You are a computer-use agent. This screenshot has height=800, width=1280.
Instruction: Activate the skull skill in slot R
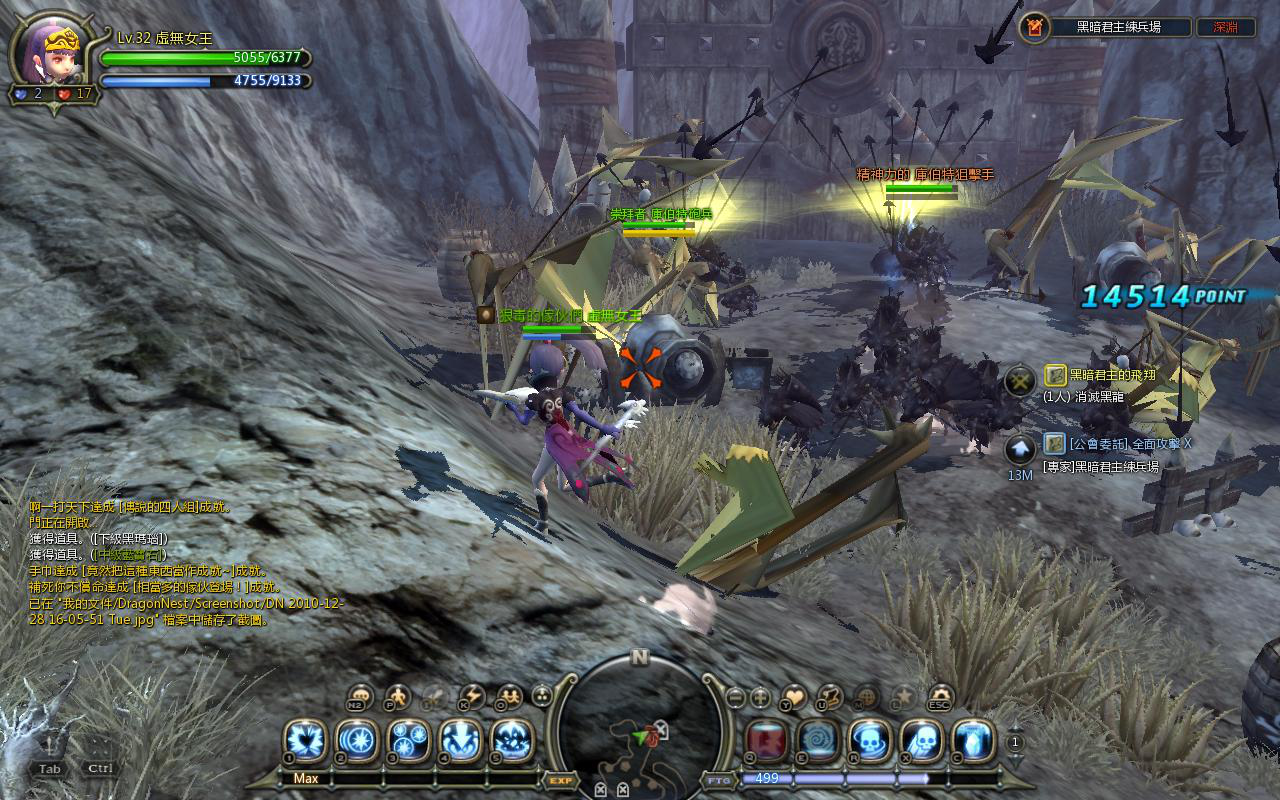coord(870,740)
